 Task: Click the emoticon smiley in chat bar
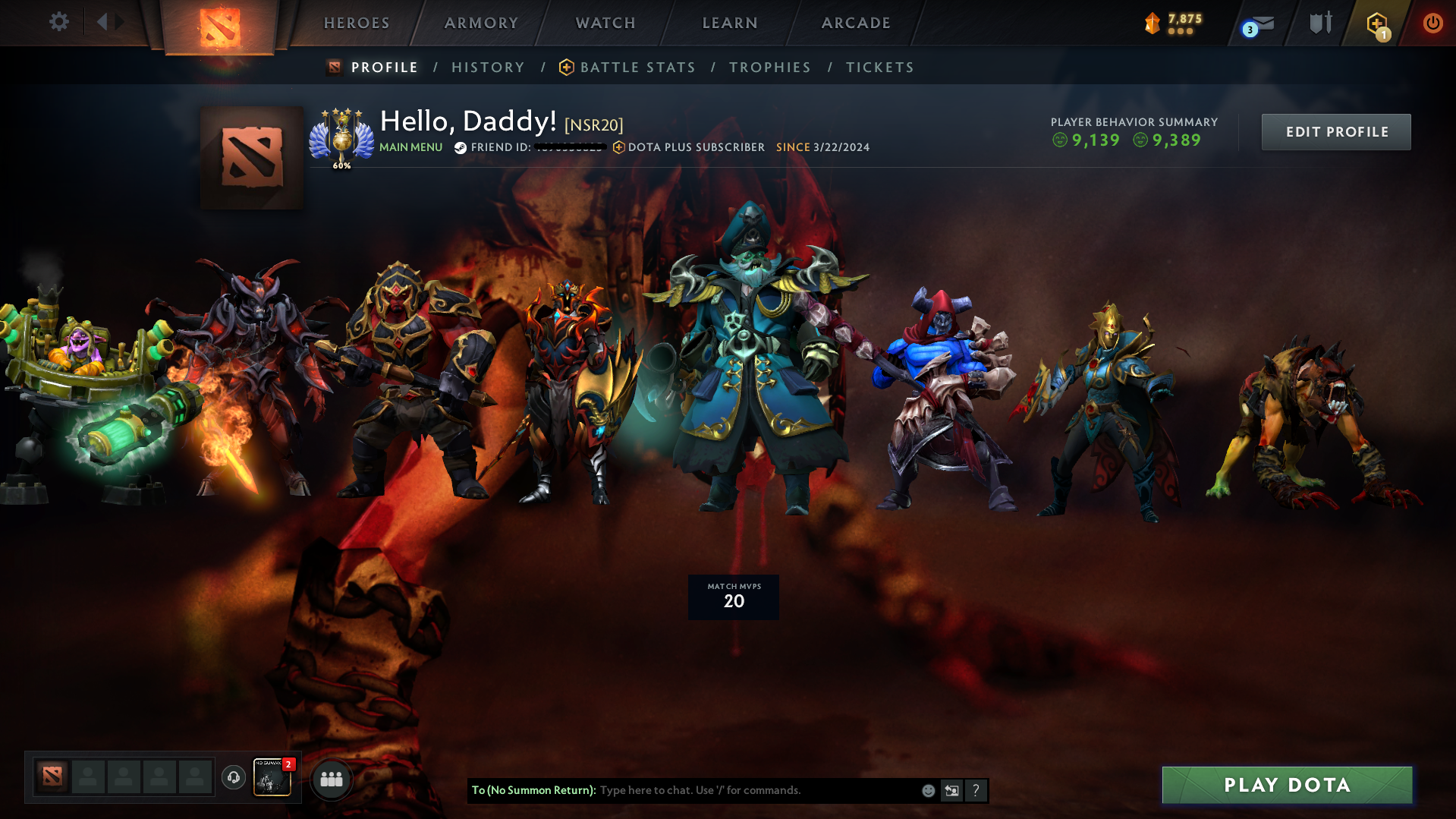click(x=928, y=790)
